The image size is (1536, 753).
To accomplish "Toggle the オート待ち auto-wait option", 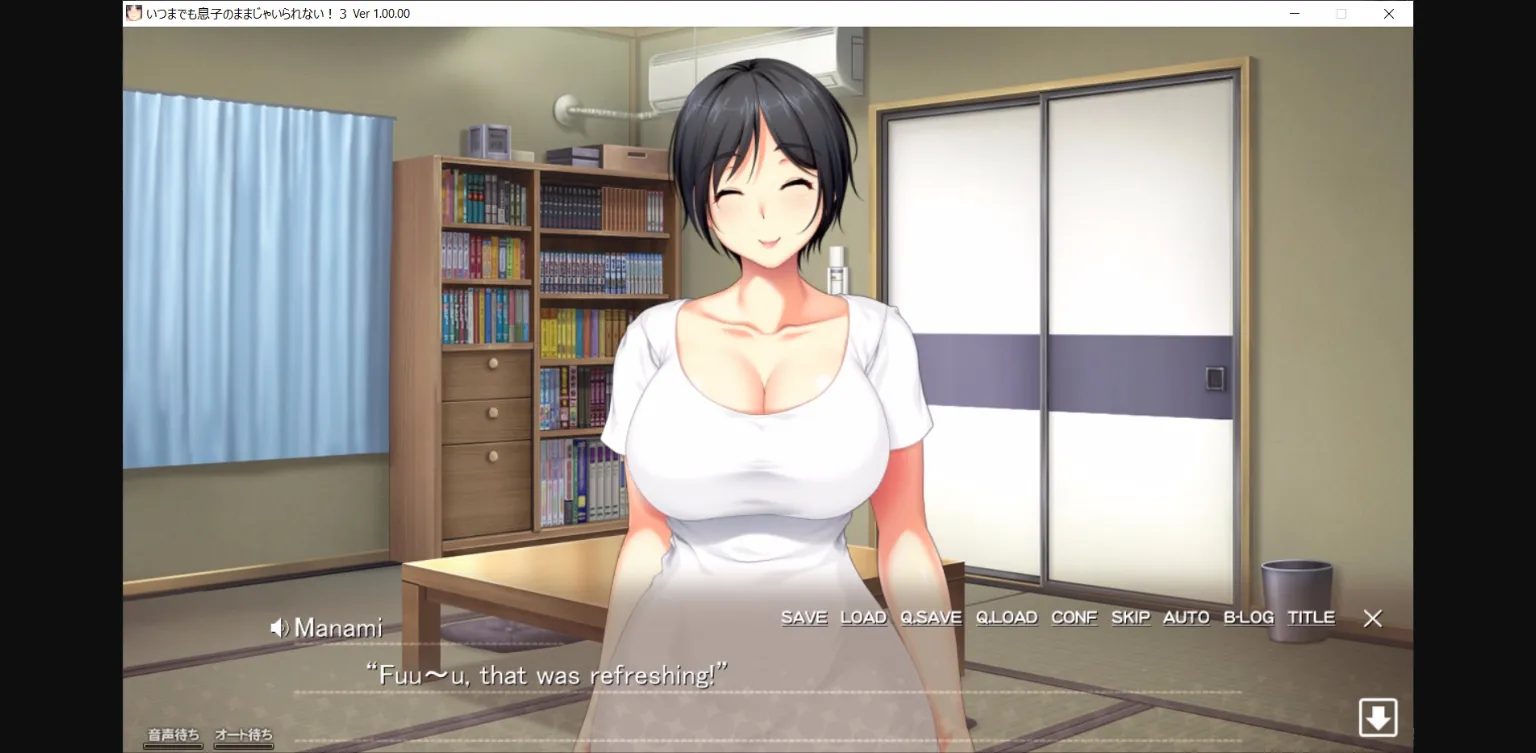I will coord(242,733).
